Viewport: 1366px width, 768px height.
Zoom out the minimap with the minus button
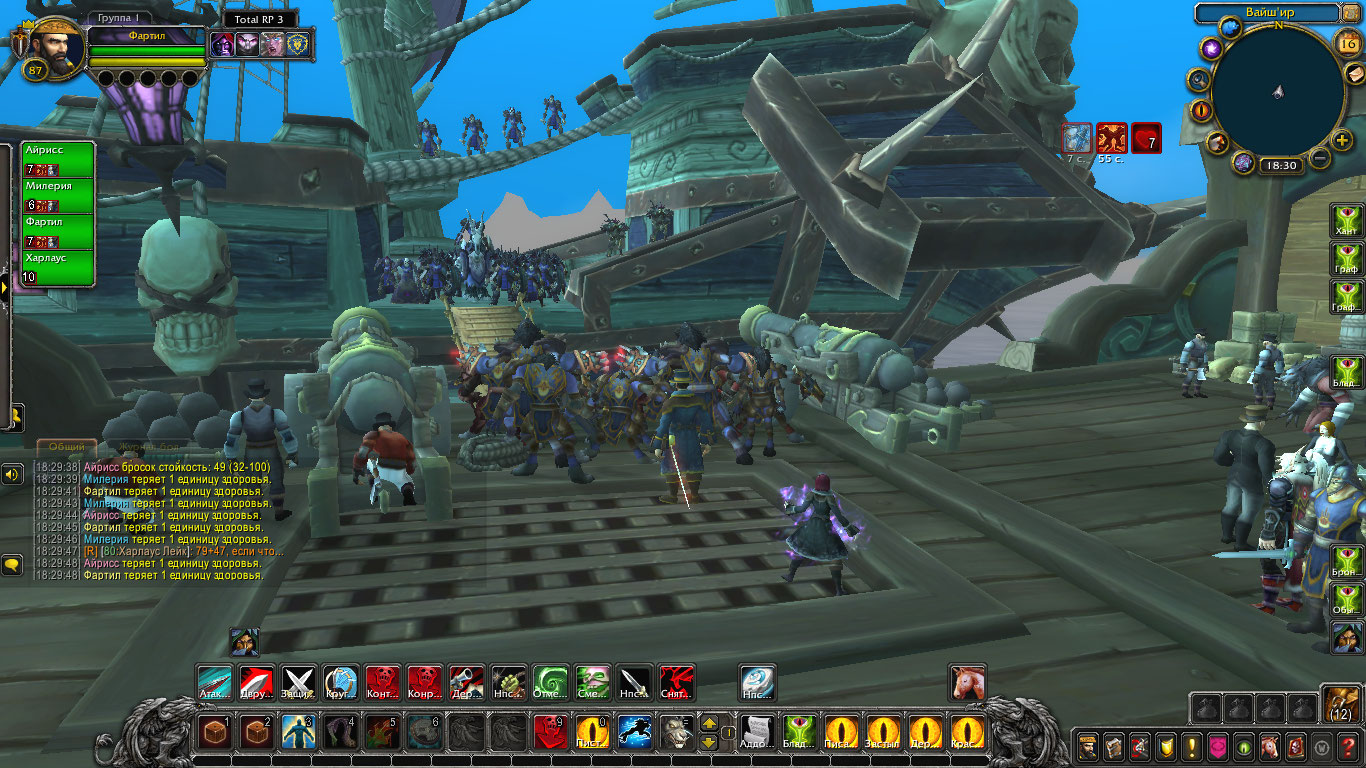[x=1320, y=158]
